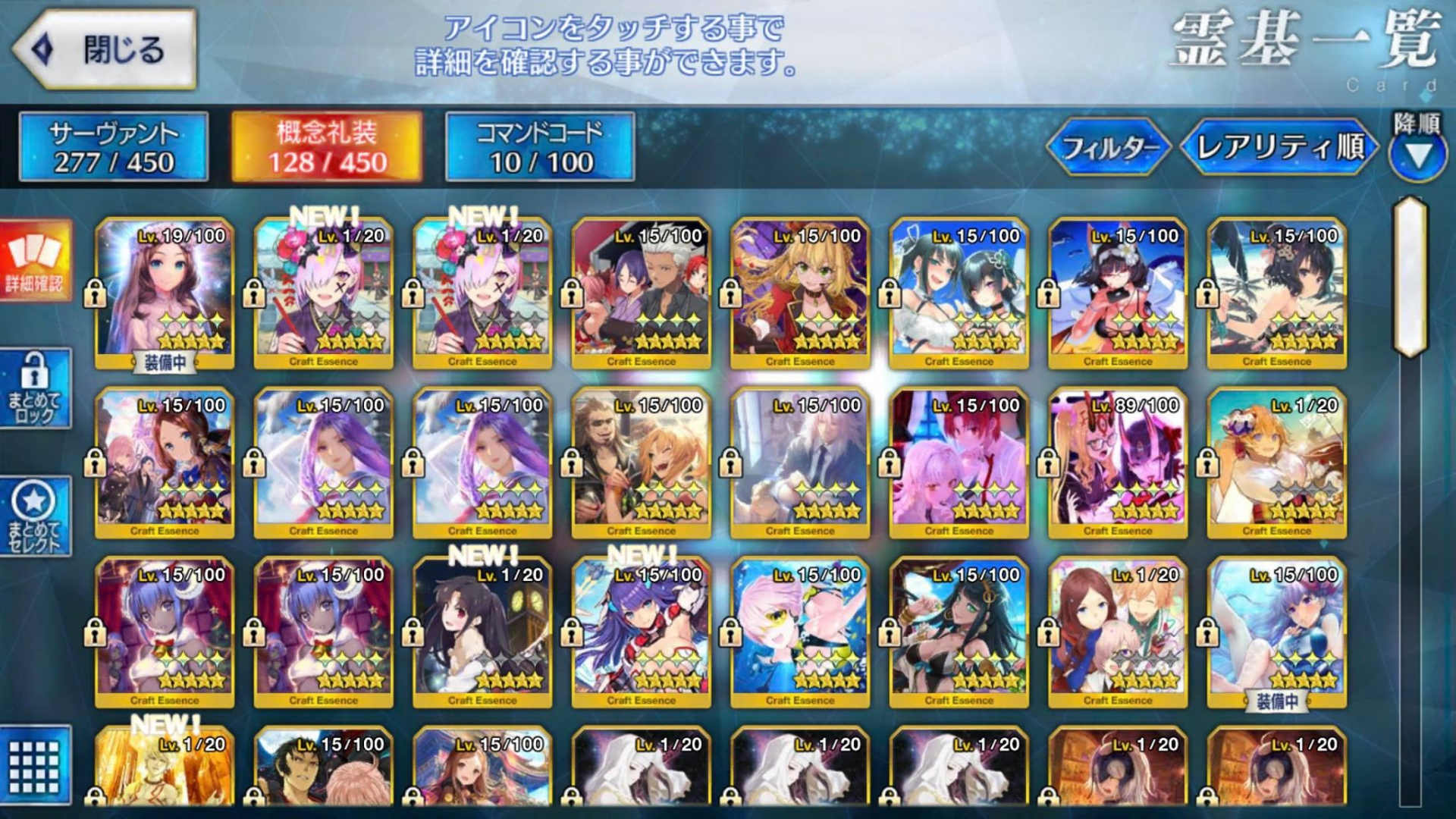Switch to the サーヴァント tab
The width and height of the screenshot is (1456, 819).
coord(112,146)
